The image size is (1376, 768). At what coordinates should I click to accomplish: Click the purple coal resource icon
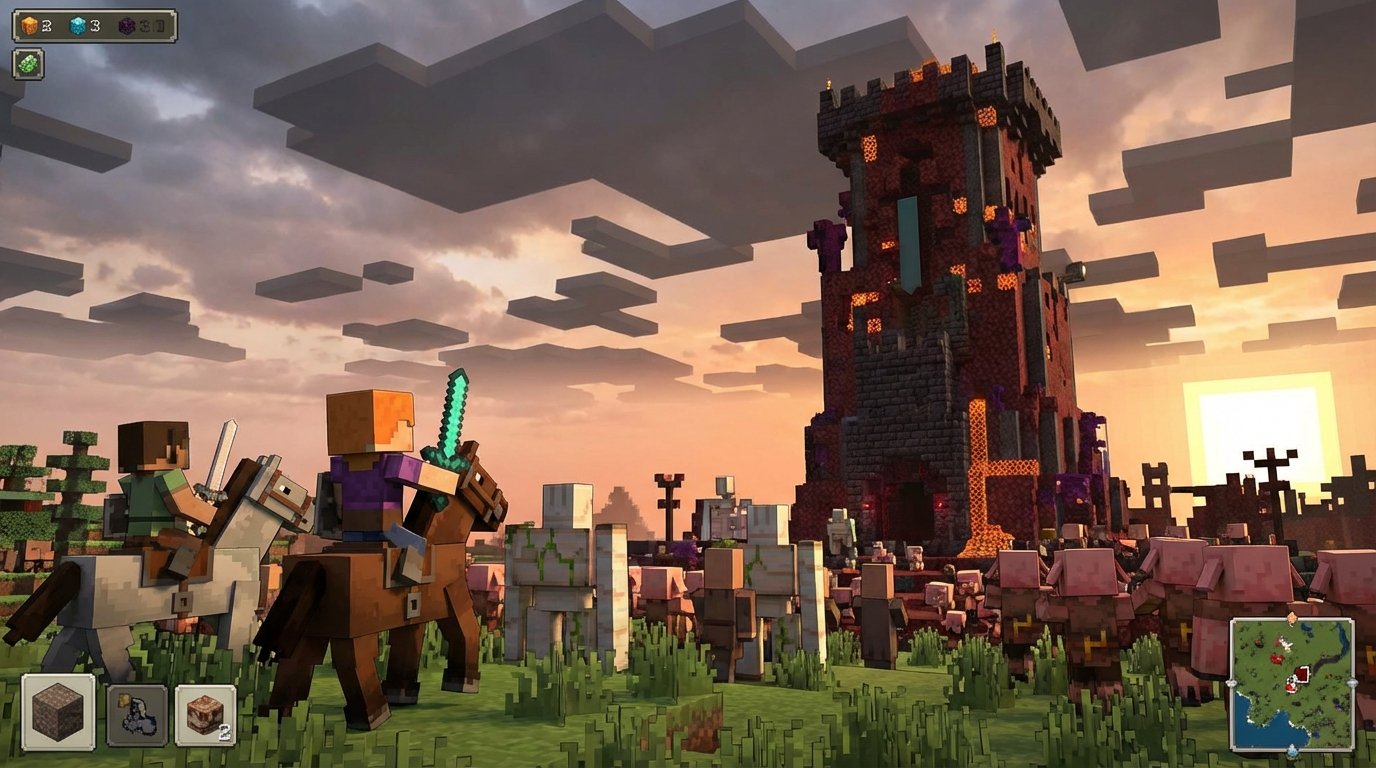pyautogui.click(x=128, y=26)
